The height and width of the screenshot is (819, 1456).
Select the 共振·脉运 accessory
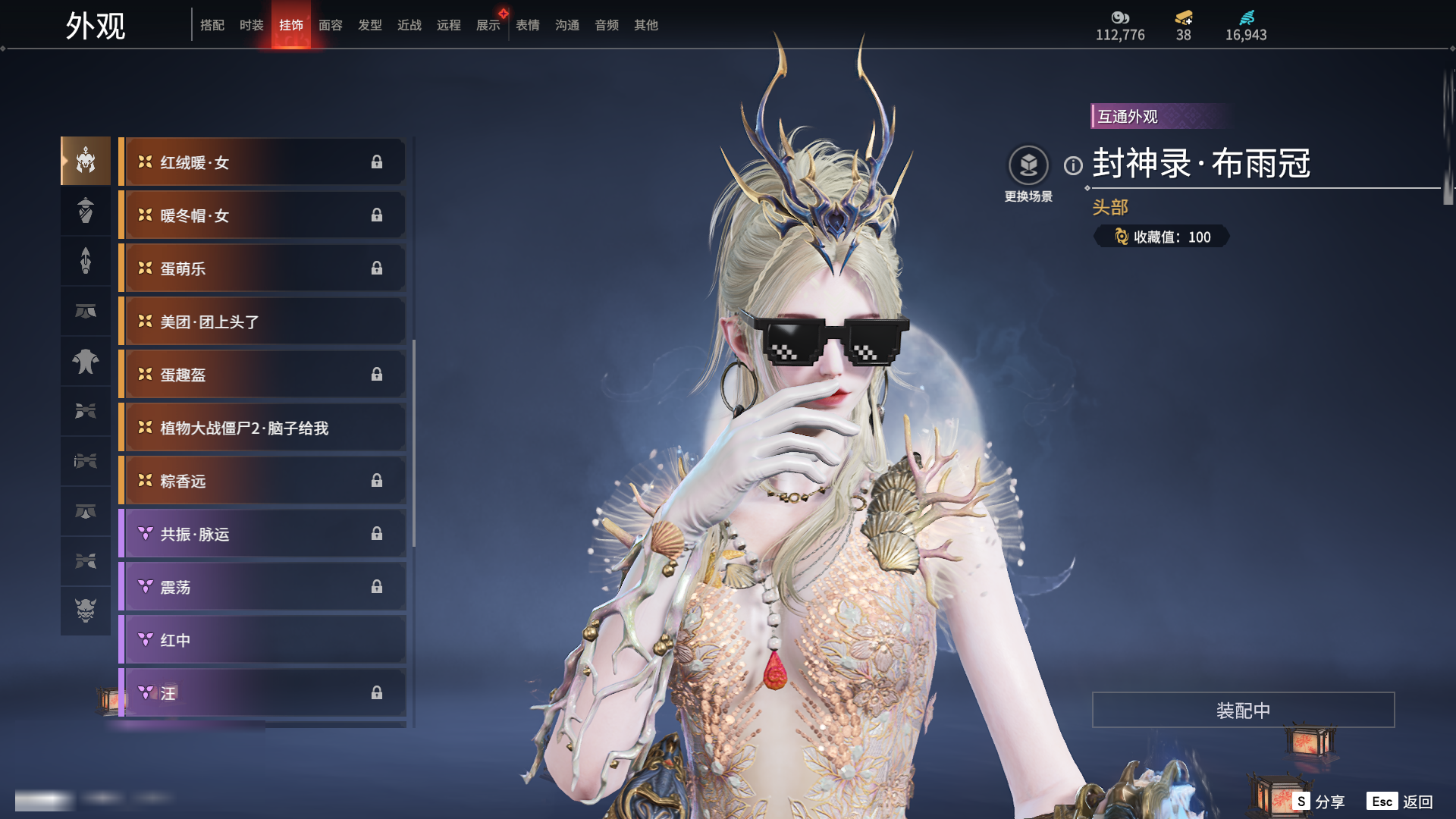[x=262, y=534]
